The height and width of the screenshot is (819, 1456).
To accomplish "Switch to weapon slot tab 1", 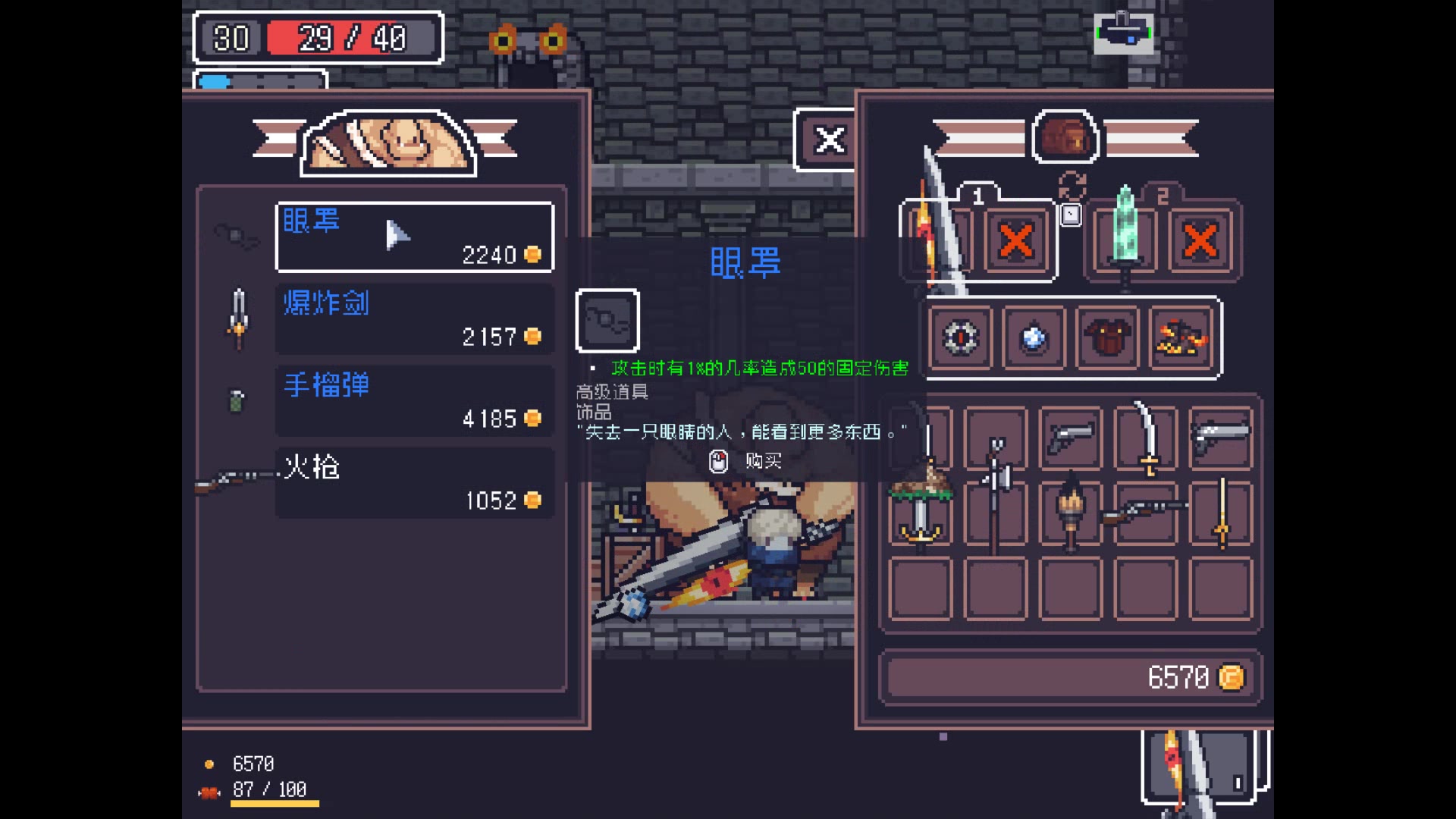I will (978, 196).
